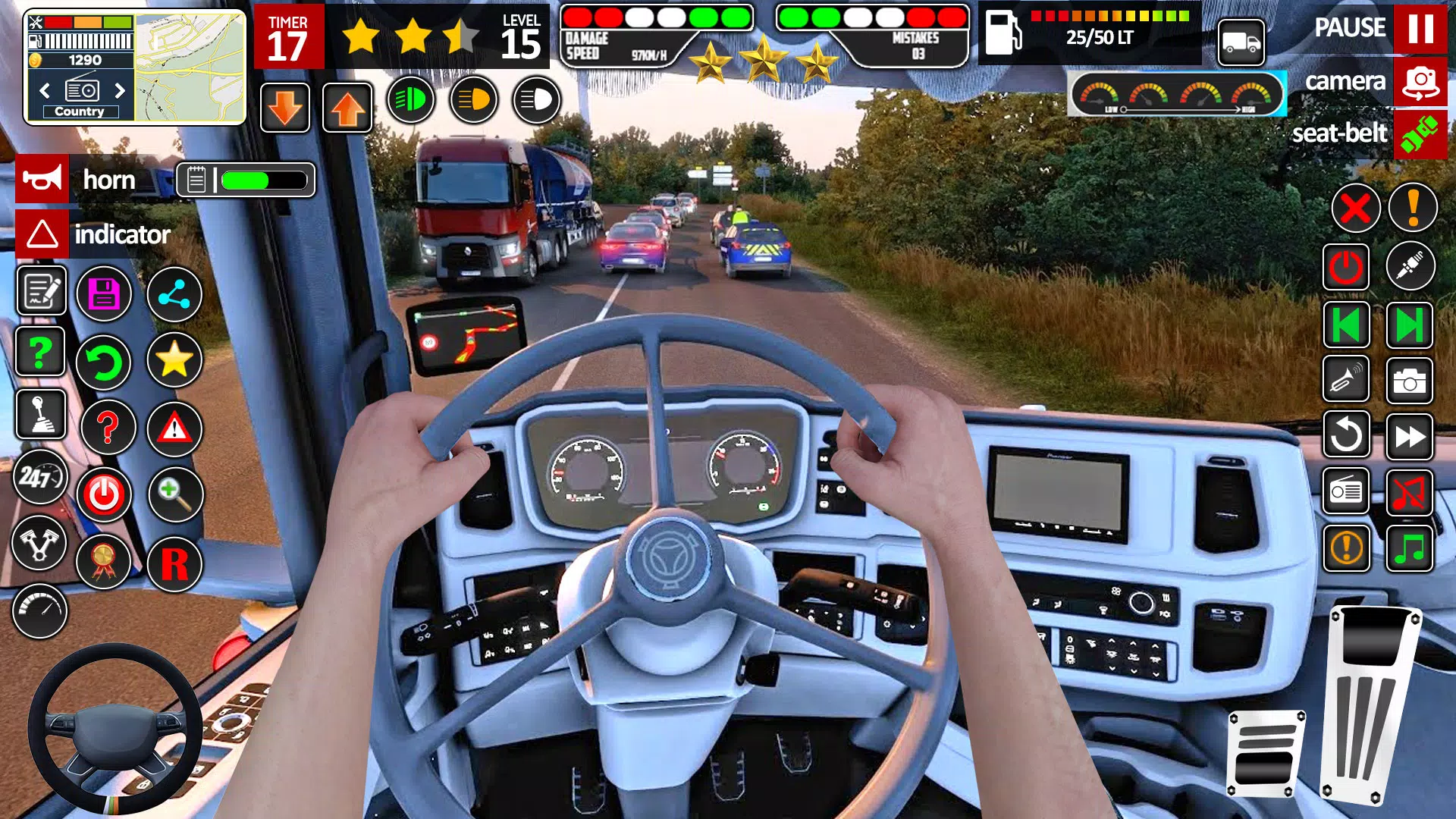
Task: Activate the indicator button
Action: tap(42, 234)
